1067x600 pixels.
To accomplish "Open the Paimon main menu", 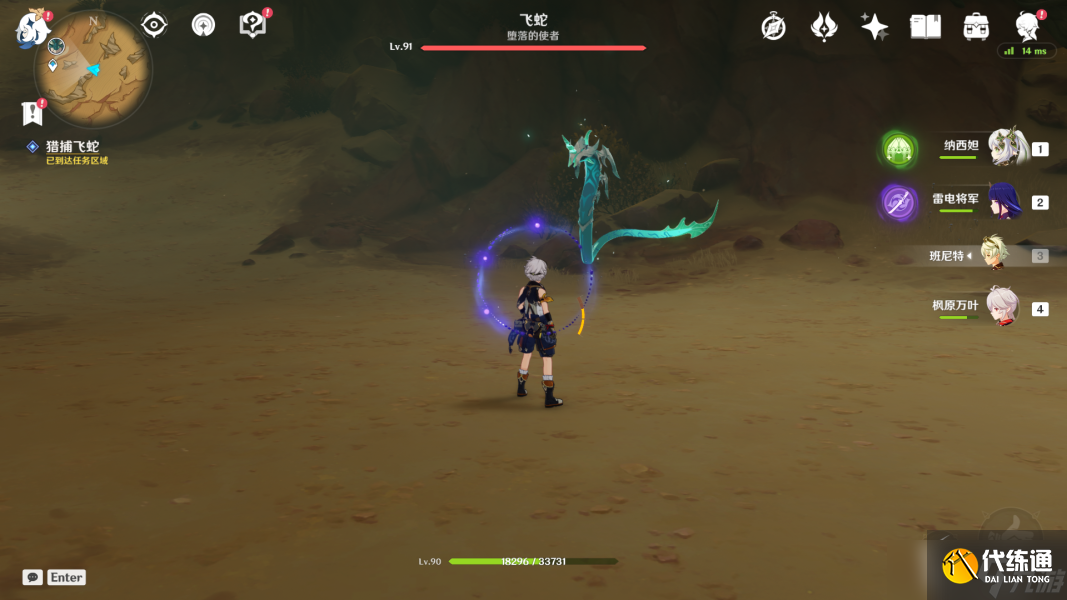I will [32, 27].
